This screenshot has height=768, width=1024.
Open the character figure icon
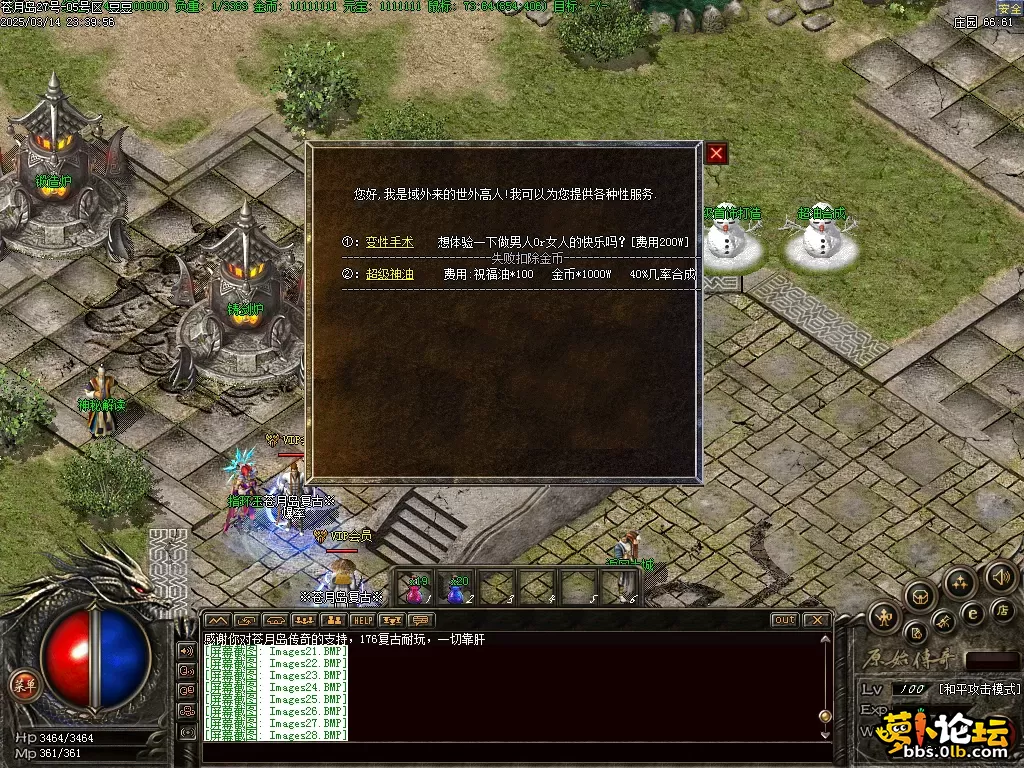(883, 617)
